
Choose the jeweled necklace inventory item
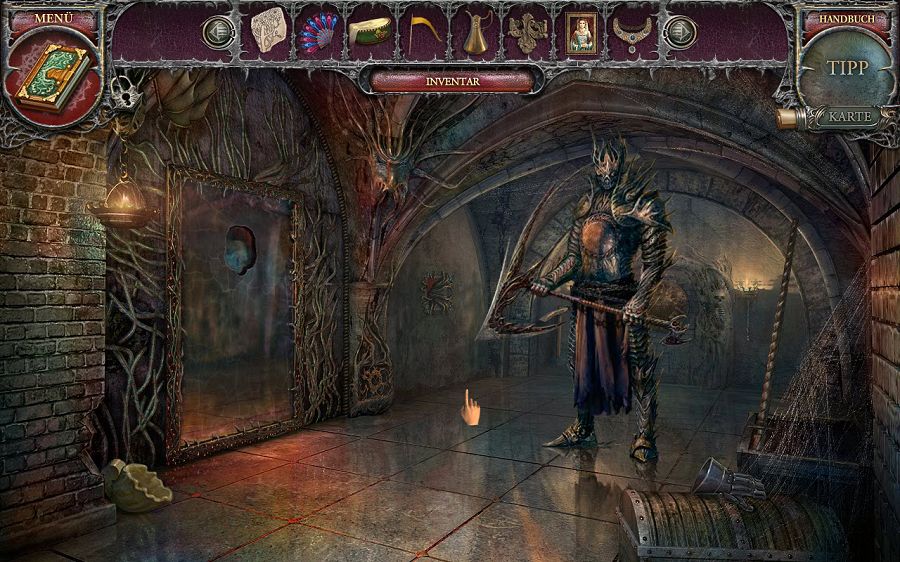click(x=632, y=32)
